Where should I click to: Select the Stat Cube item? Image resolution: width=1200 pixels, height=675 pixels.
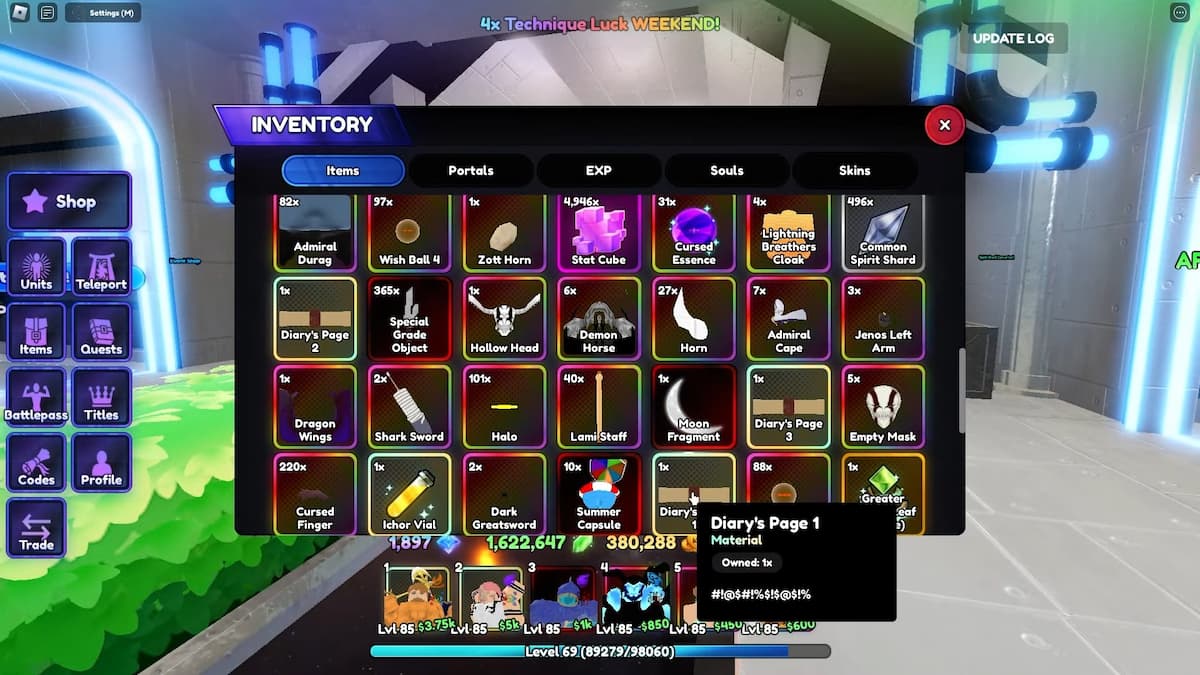tap(598, 232)
